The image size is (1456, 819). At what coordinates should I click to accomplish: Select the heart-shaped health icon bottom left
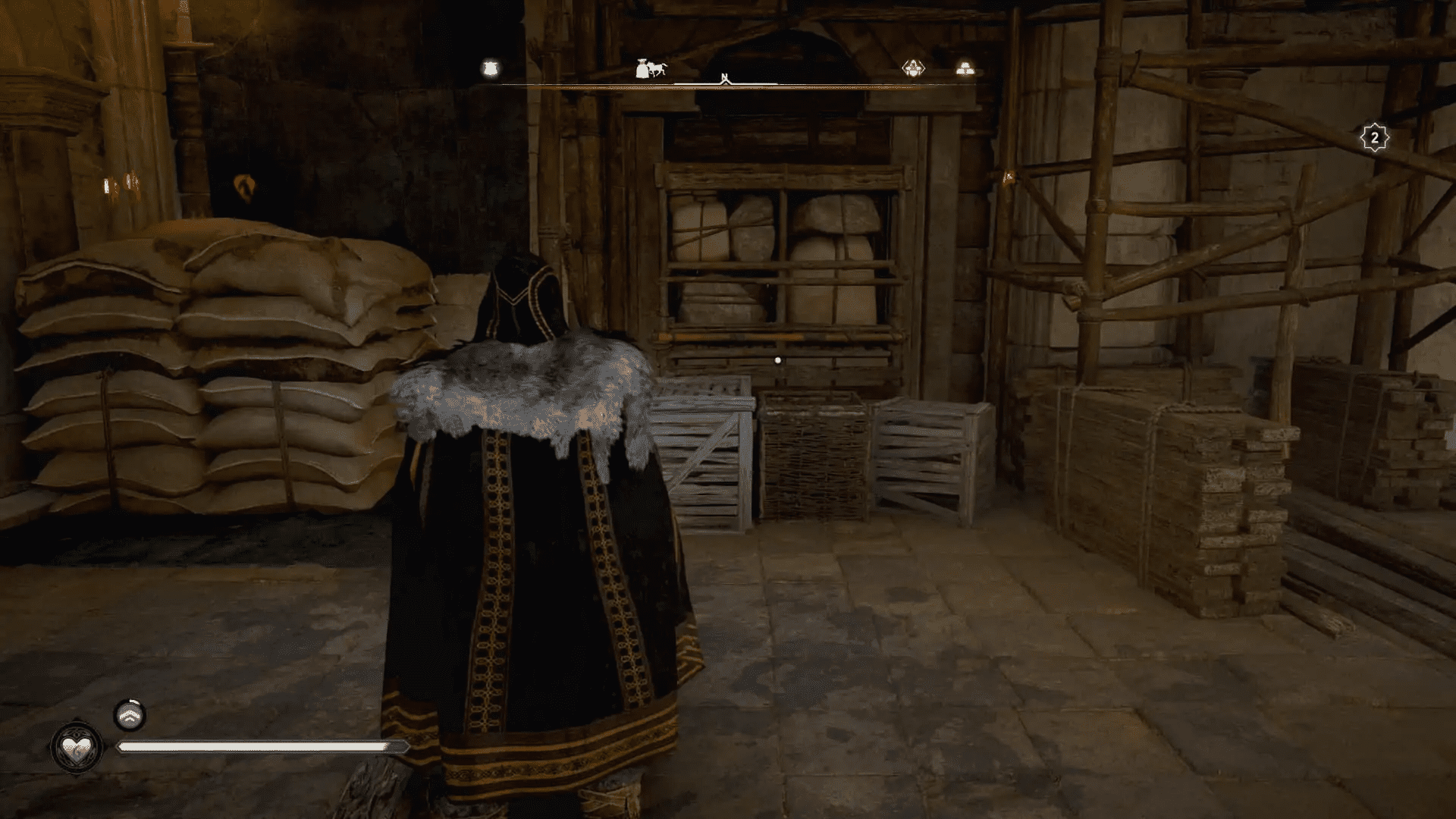pyautogui.click(x=76, y=747)
